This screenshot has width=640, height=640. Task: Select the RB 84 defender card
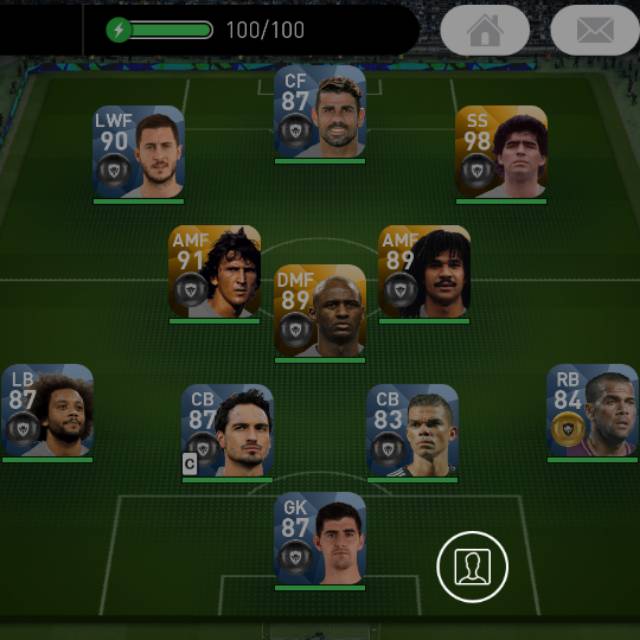coord(592,411)
